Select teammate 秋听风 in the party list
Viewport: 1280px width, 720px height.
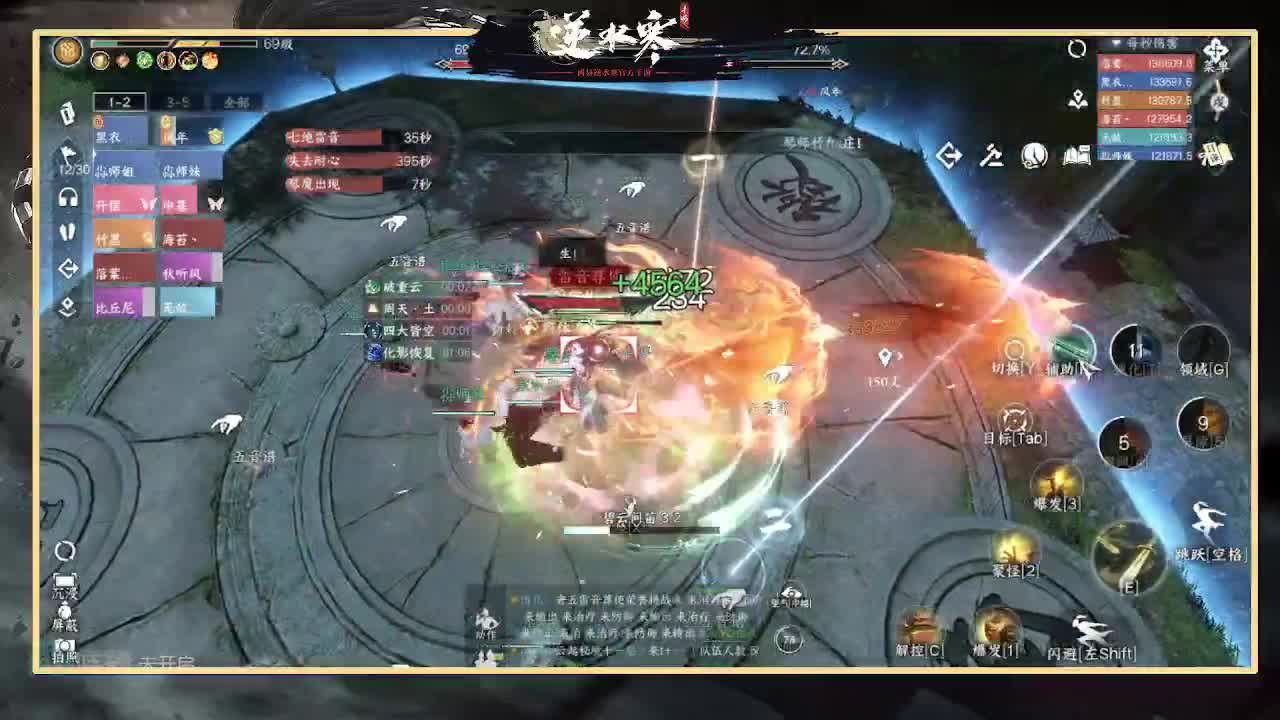click(x=185, y=271)
